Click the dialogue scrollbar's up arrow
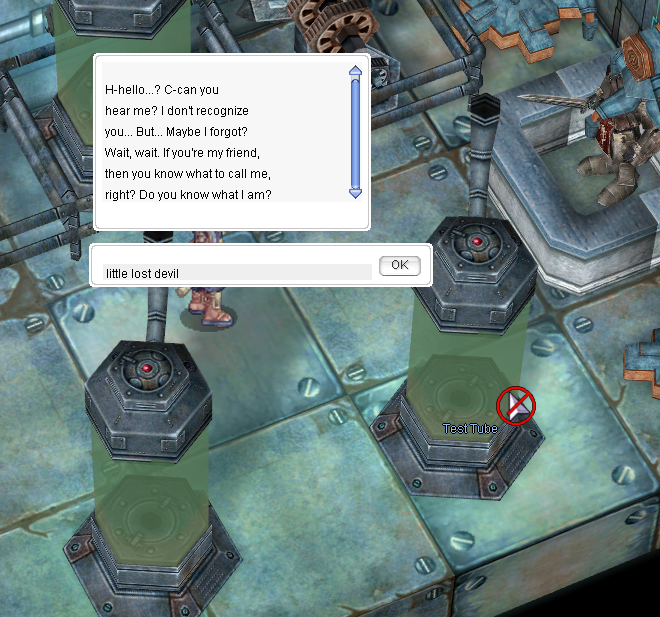660x617 pixels. (355, 72)
